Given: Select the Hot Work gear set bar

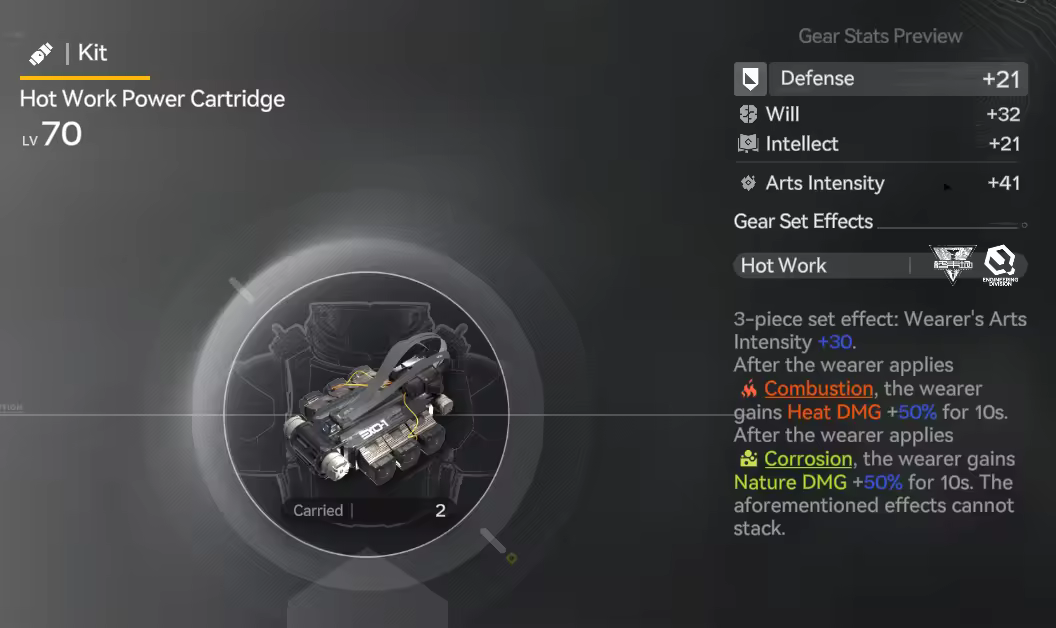Looking at the screenshot, I should pos(822,266).
